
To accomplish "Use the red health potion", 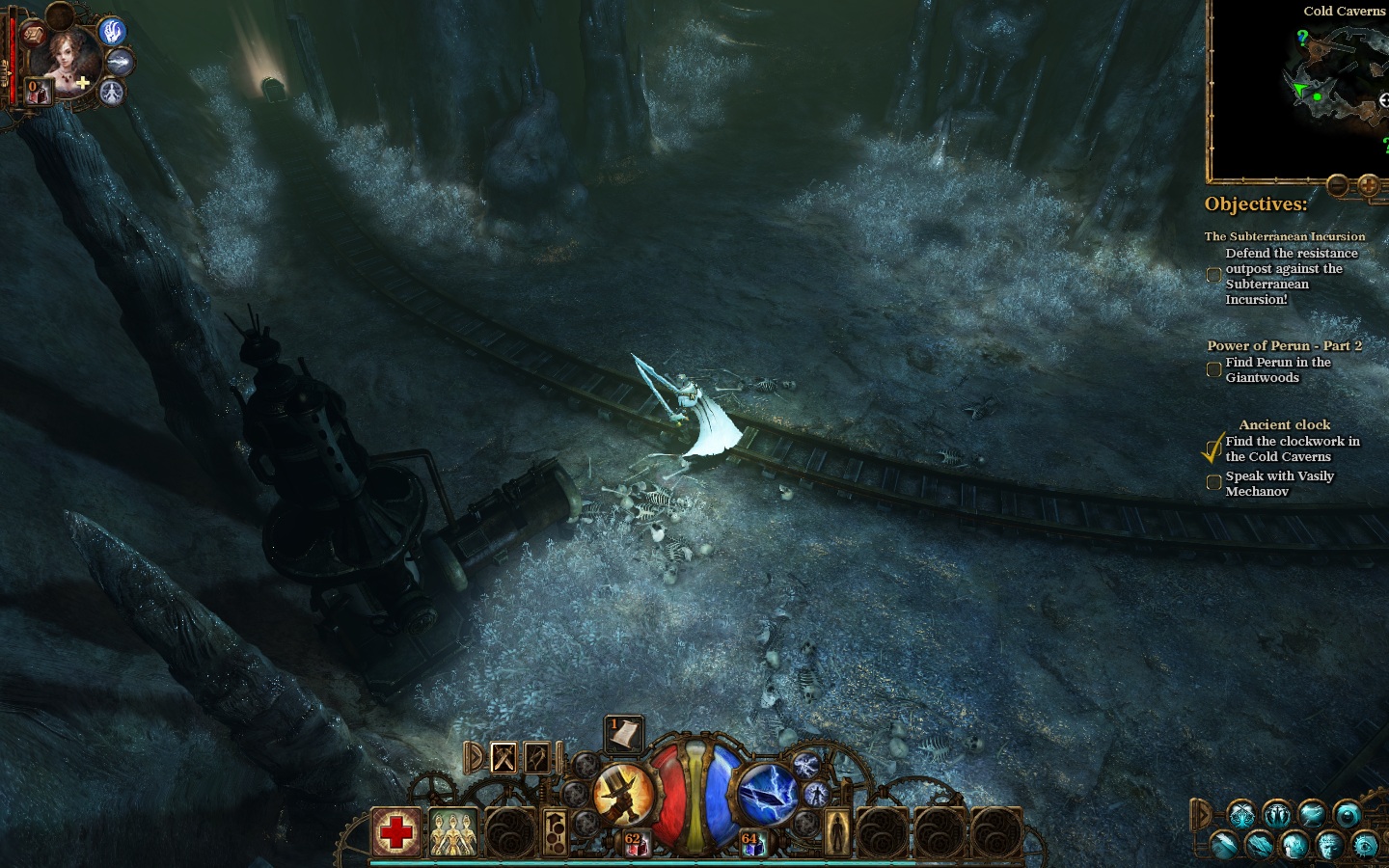I will 634,845.
